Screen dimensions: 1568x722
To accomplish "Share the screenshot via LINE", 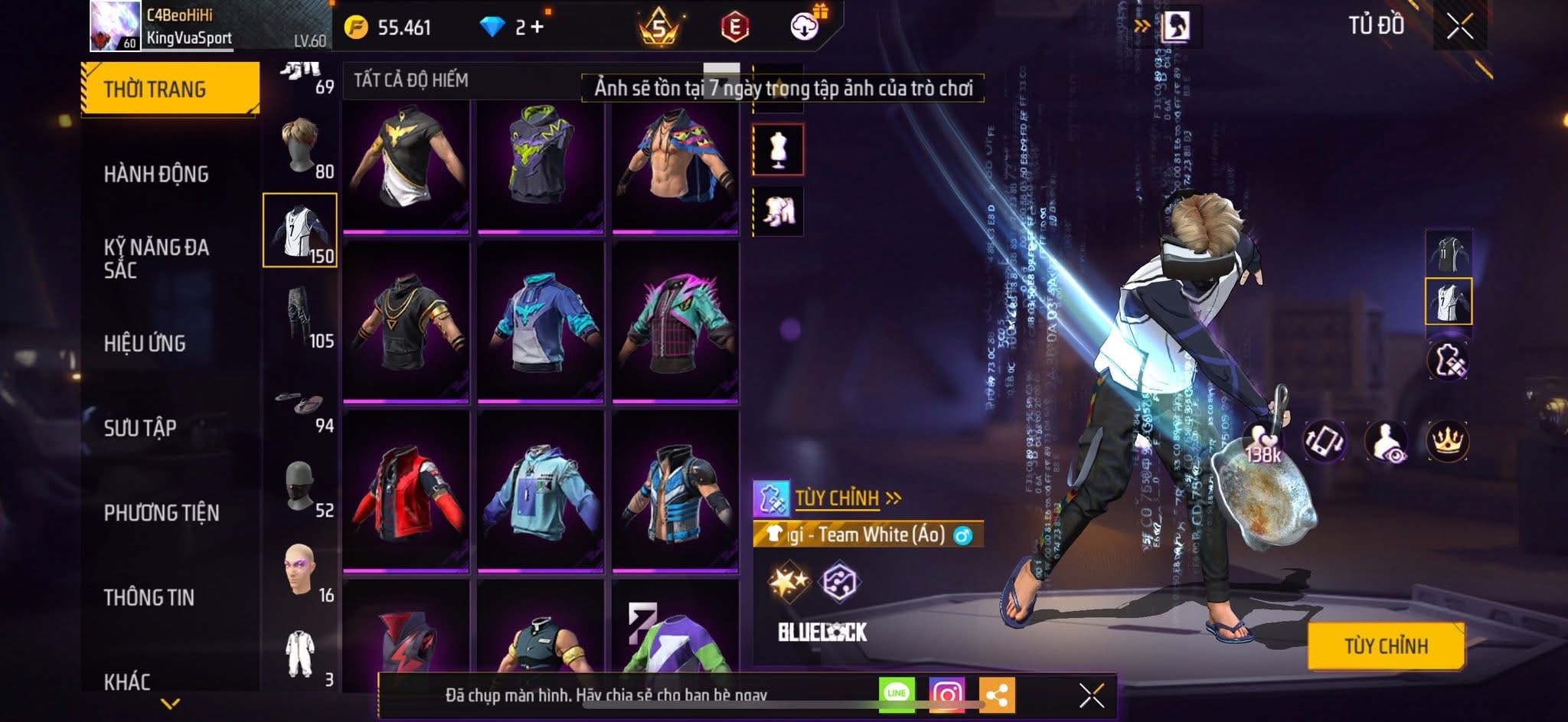I will point(897,694).
